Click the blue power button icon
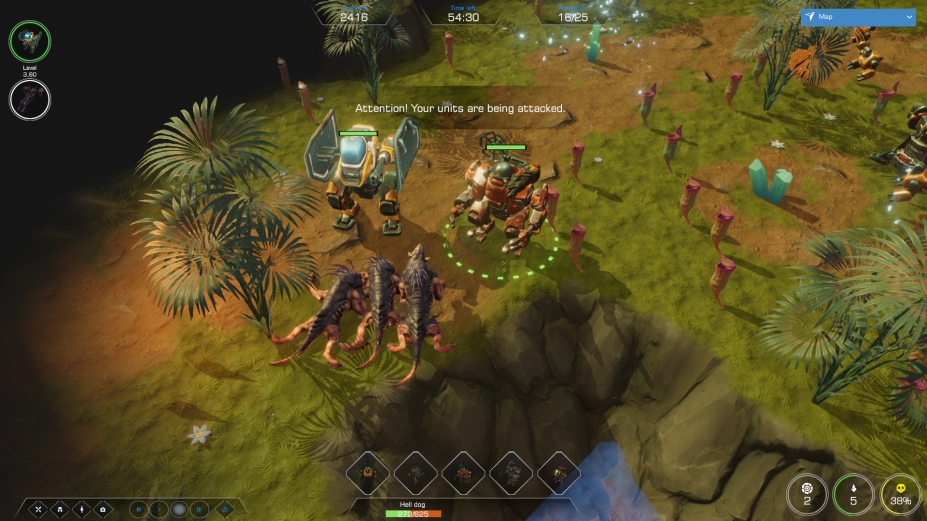 225,509
